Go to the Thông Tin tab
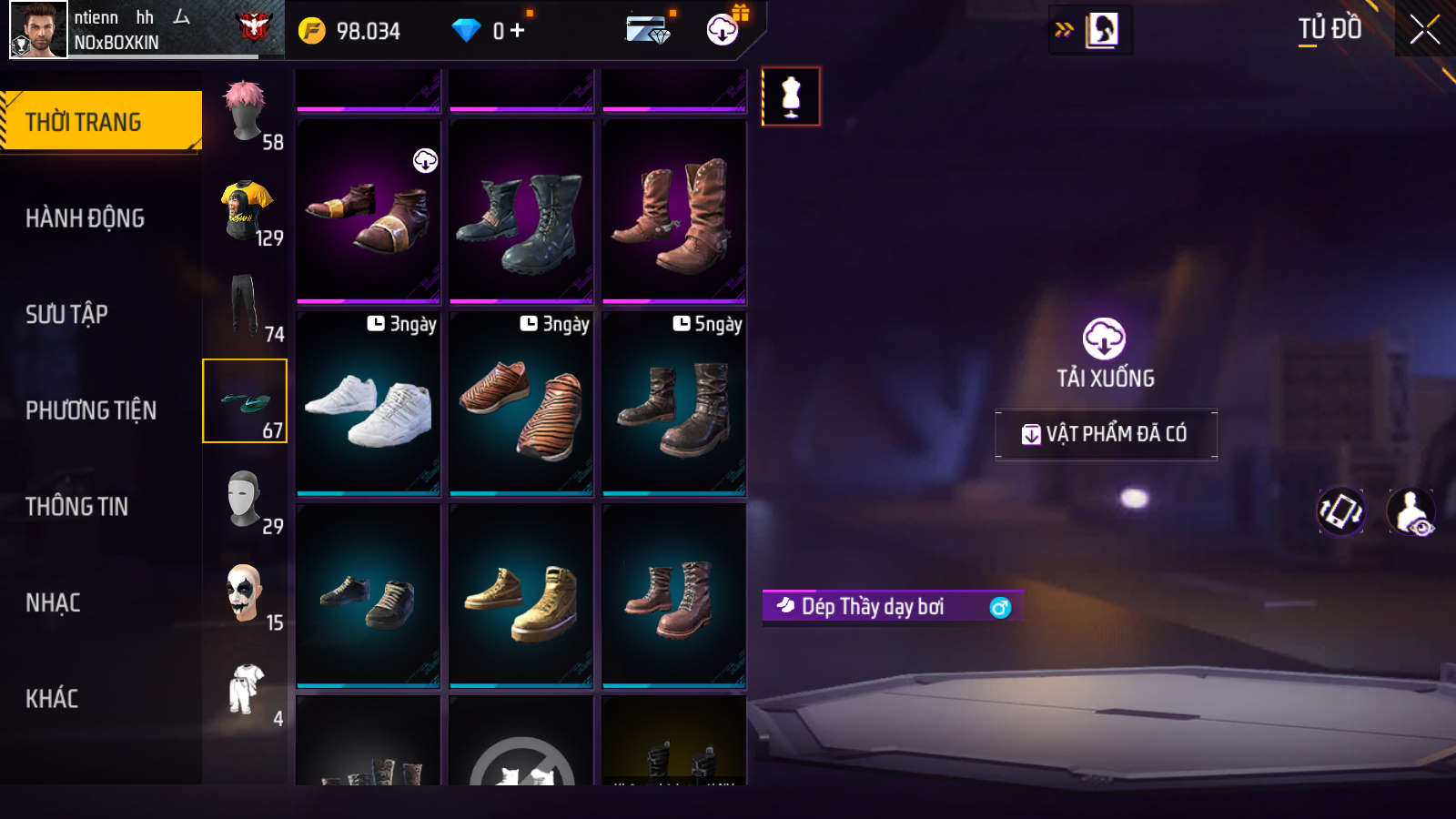Viewport: 1456px width, 819px height. (x=77, y=507)
